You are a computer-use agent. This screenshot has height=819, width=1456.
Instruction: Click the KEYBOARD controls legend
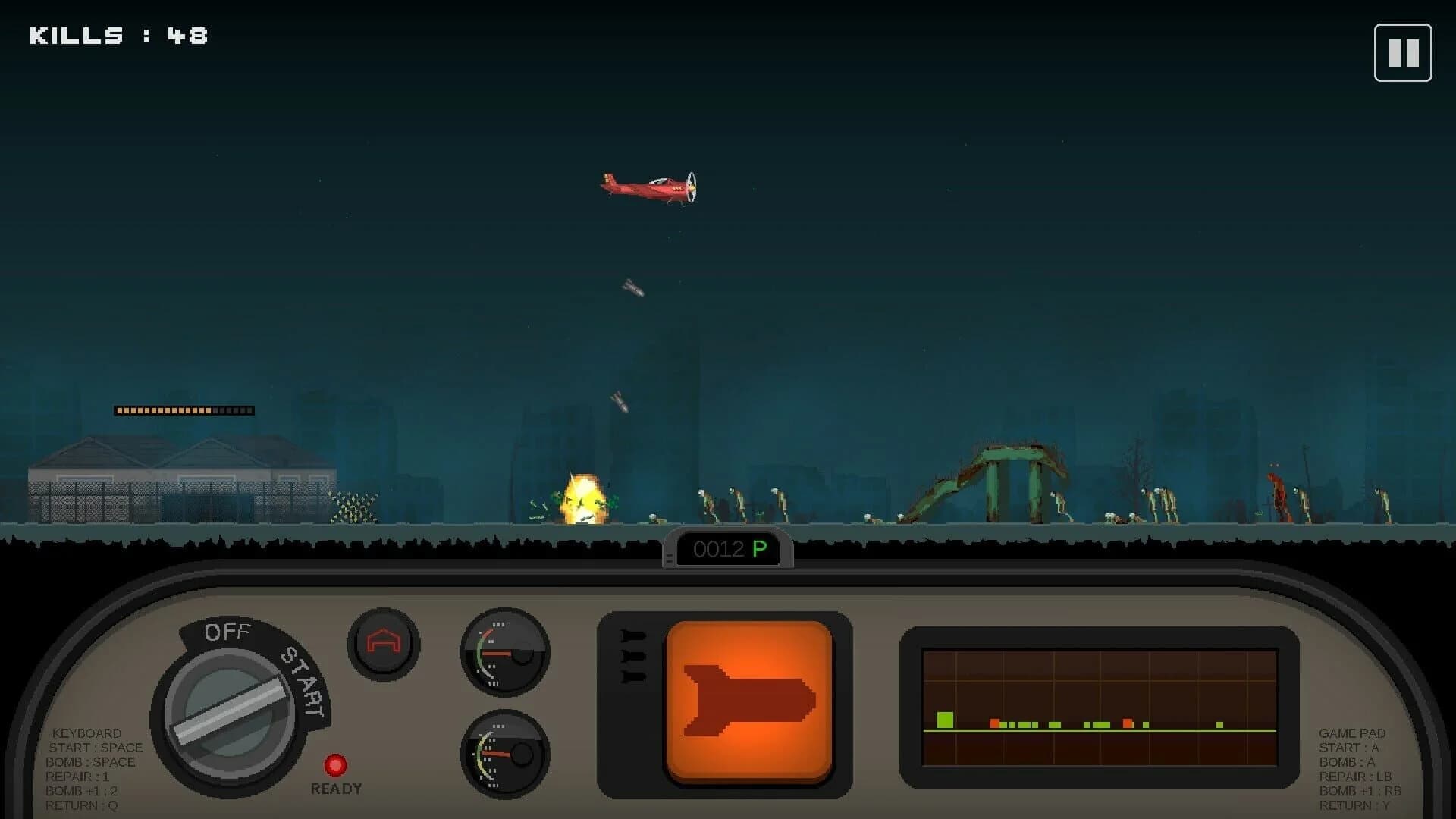86,733
